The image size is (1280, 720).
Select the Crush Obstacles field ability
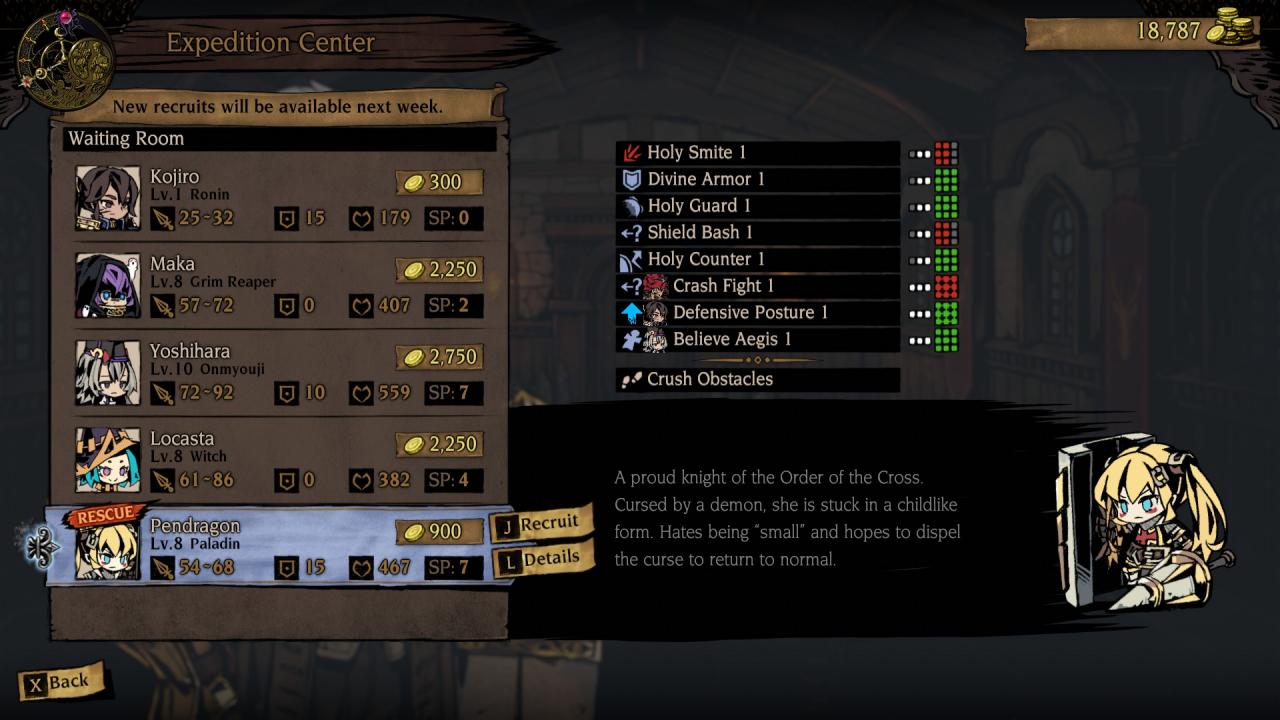click(x=757, y=380)
